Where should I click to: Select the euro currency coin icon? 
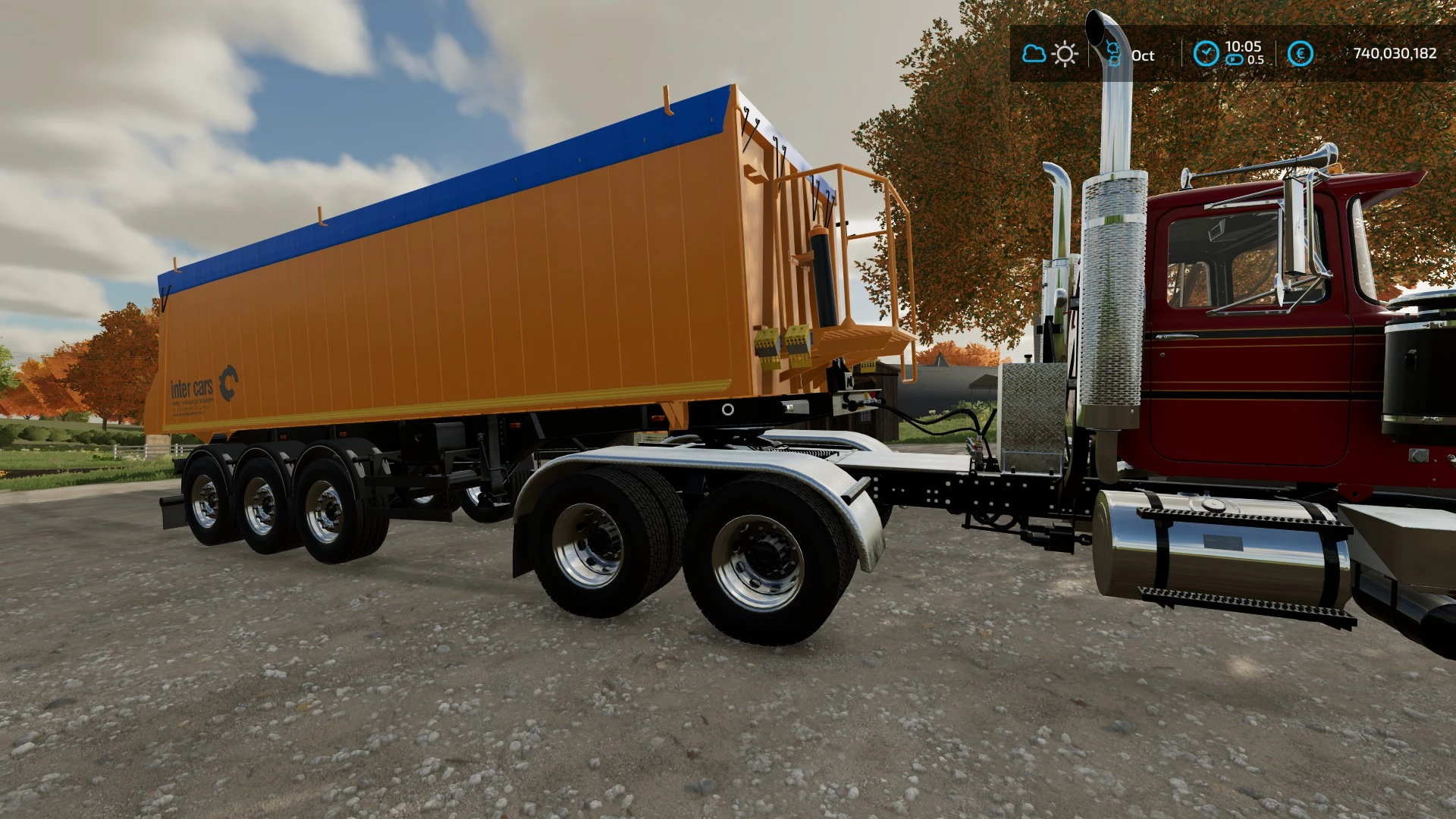click(1301, 52)
